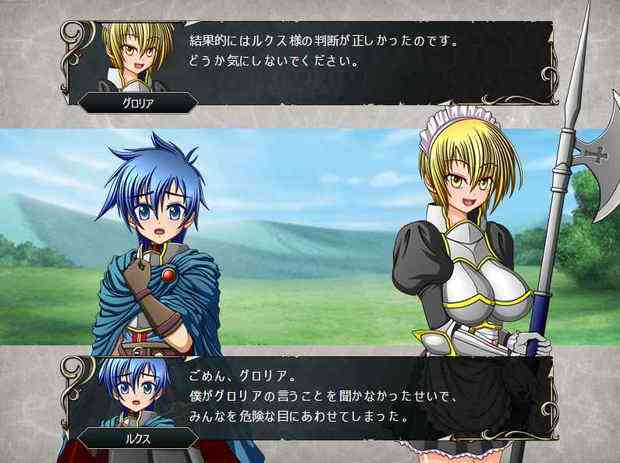Advance Lux's apology dialogue text box
620x463 pixels.
click(x=360, y=393)
